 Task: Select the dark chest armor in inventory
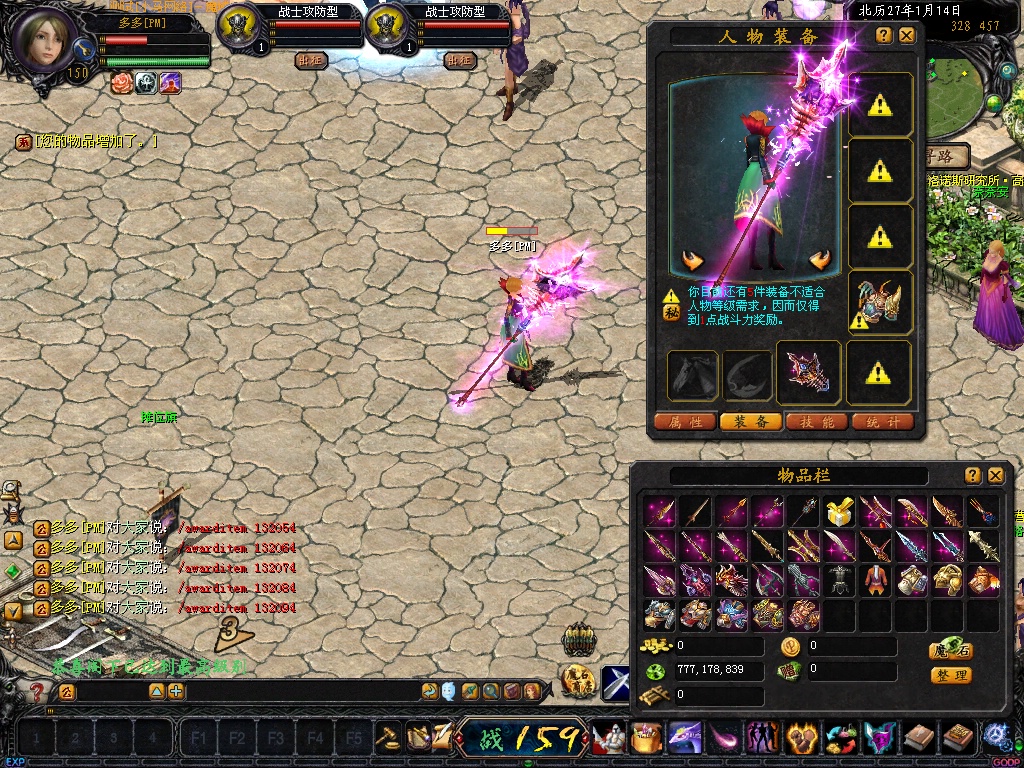[x=838, y=580]
